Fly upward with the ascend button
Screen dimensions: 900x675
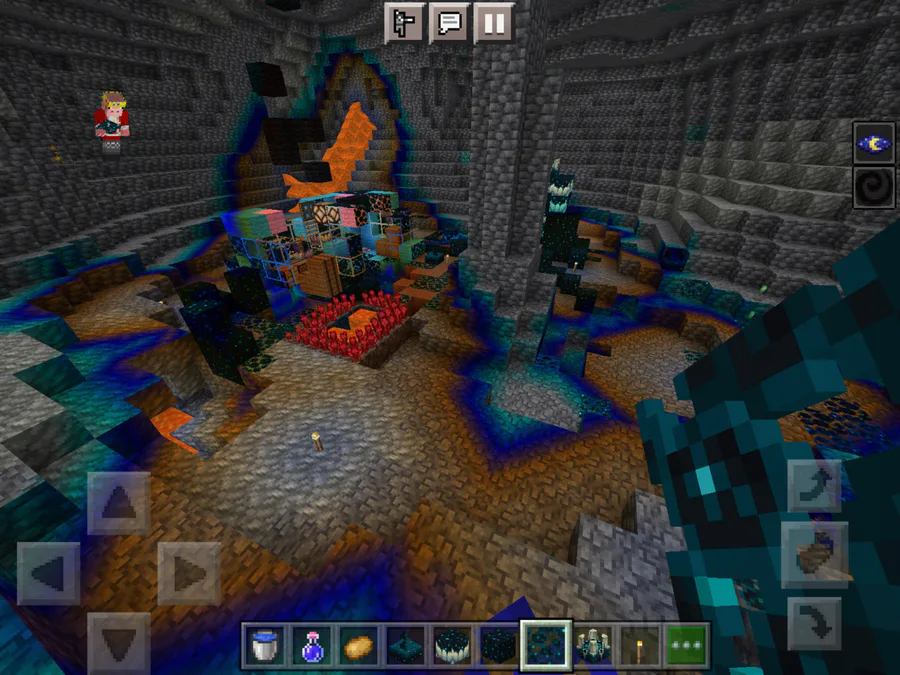[x=815, y=486]
